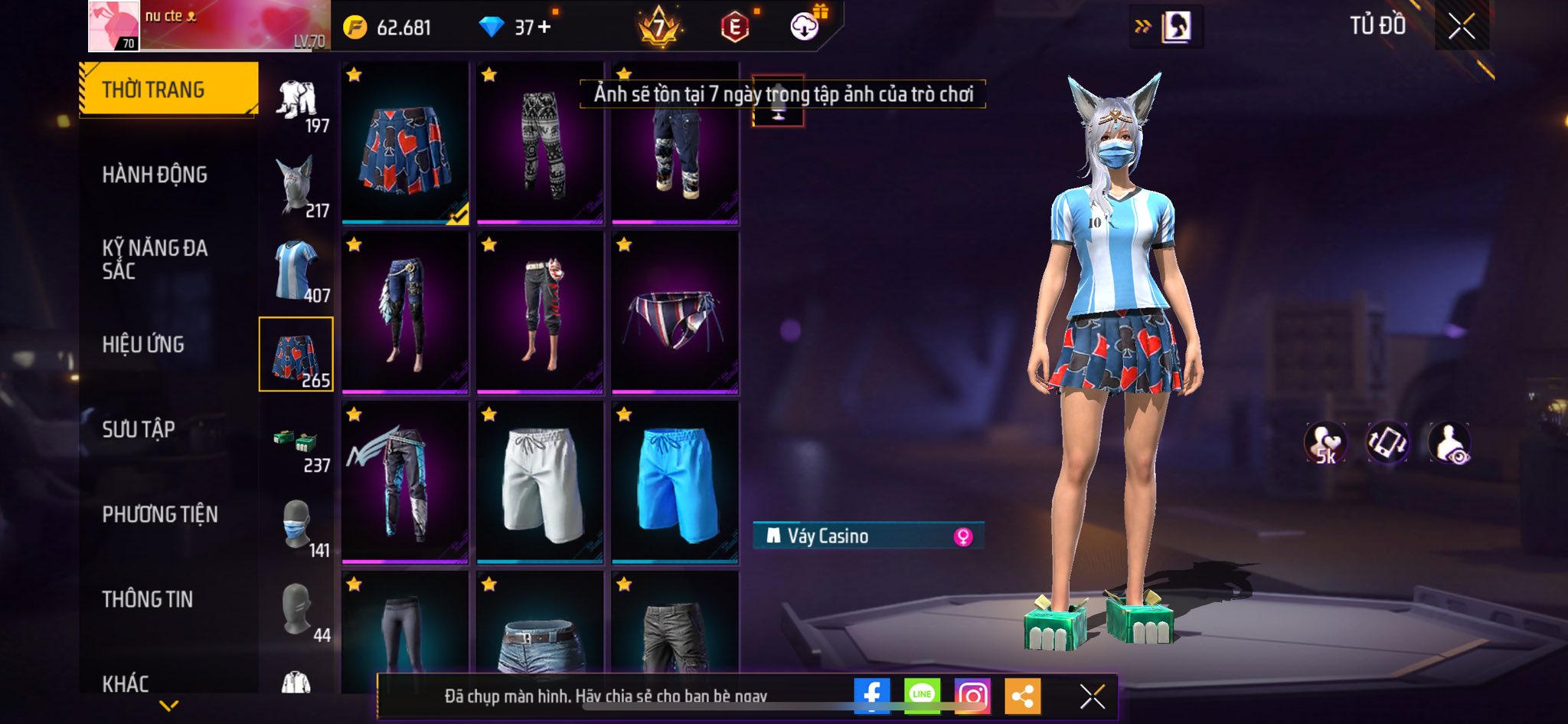Open Kỹ Năng Đa Sắc tab
Image resolution: width=1568 pixels, height=724 pixels.
point(155,259)
